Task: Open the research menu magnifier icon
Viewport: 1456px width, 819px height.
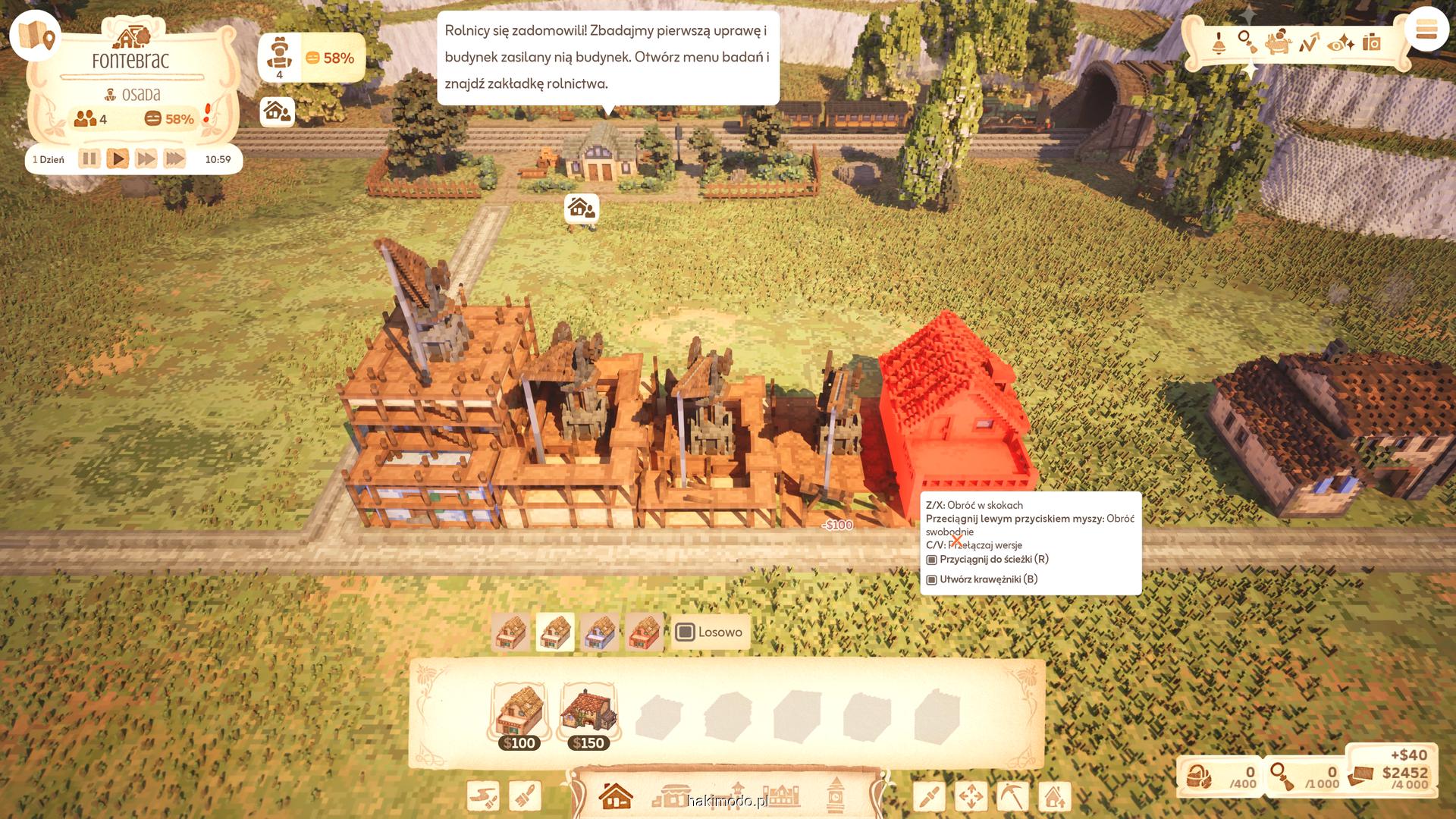Action: tap(1247, 41)
